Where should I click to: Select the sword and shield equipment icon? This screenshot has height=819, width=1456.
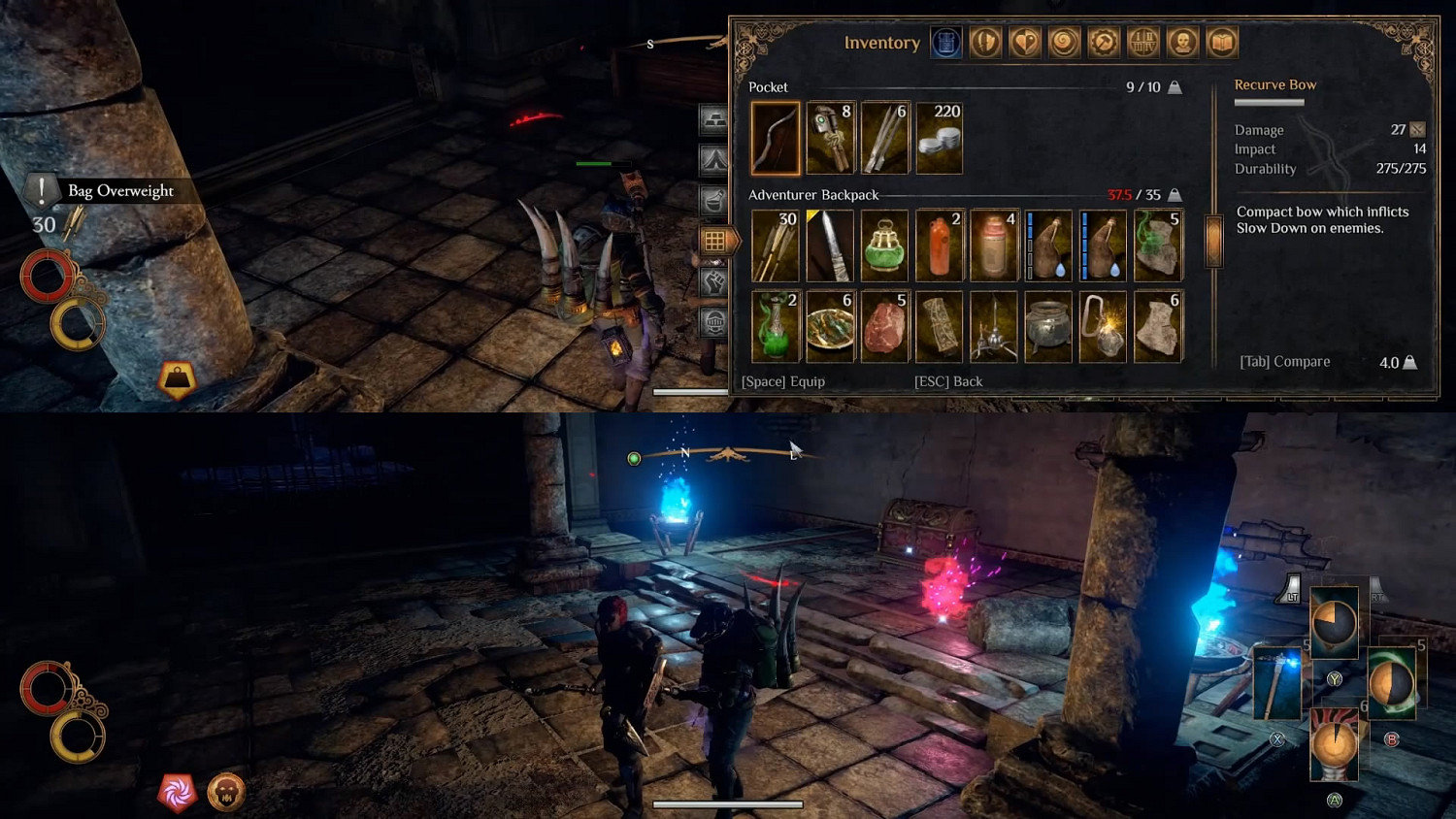pos(984,42)
